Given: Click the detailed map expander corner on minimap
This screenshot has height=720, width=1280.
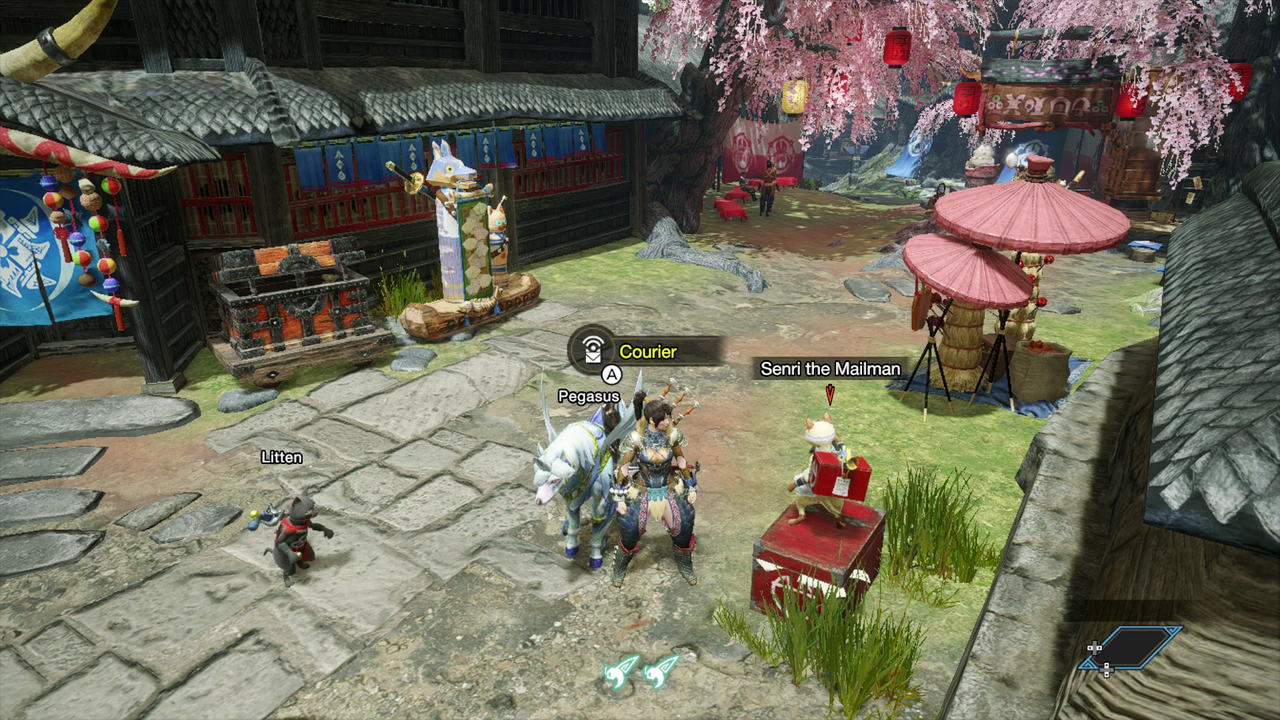Looking at the screenshot, I should [x=1171, y=629].
